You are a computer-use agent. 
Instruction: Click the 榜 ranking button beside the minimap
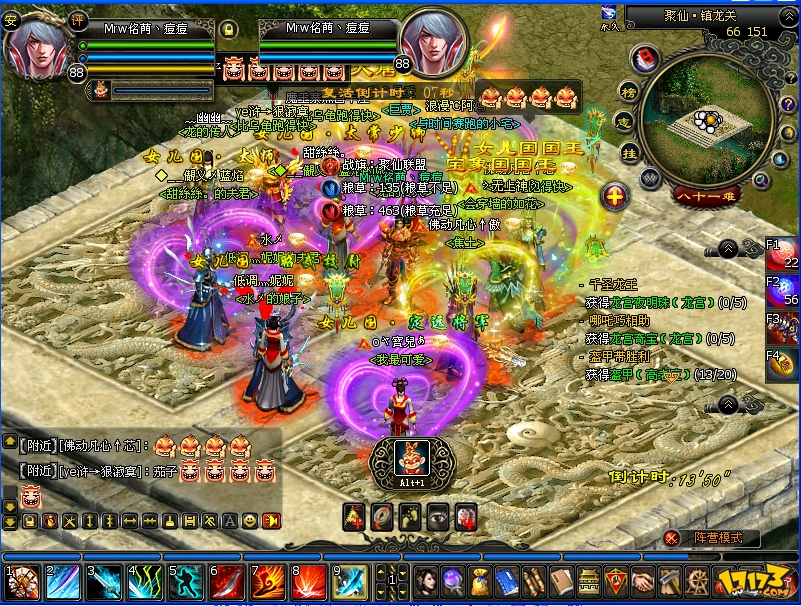tap(627, 92)
